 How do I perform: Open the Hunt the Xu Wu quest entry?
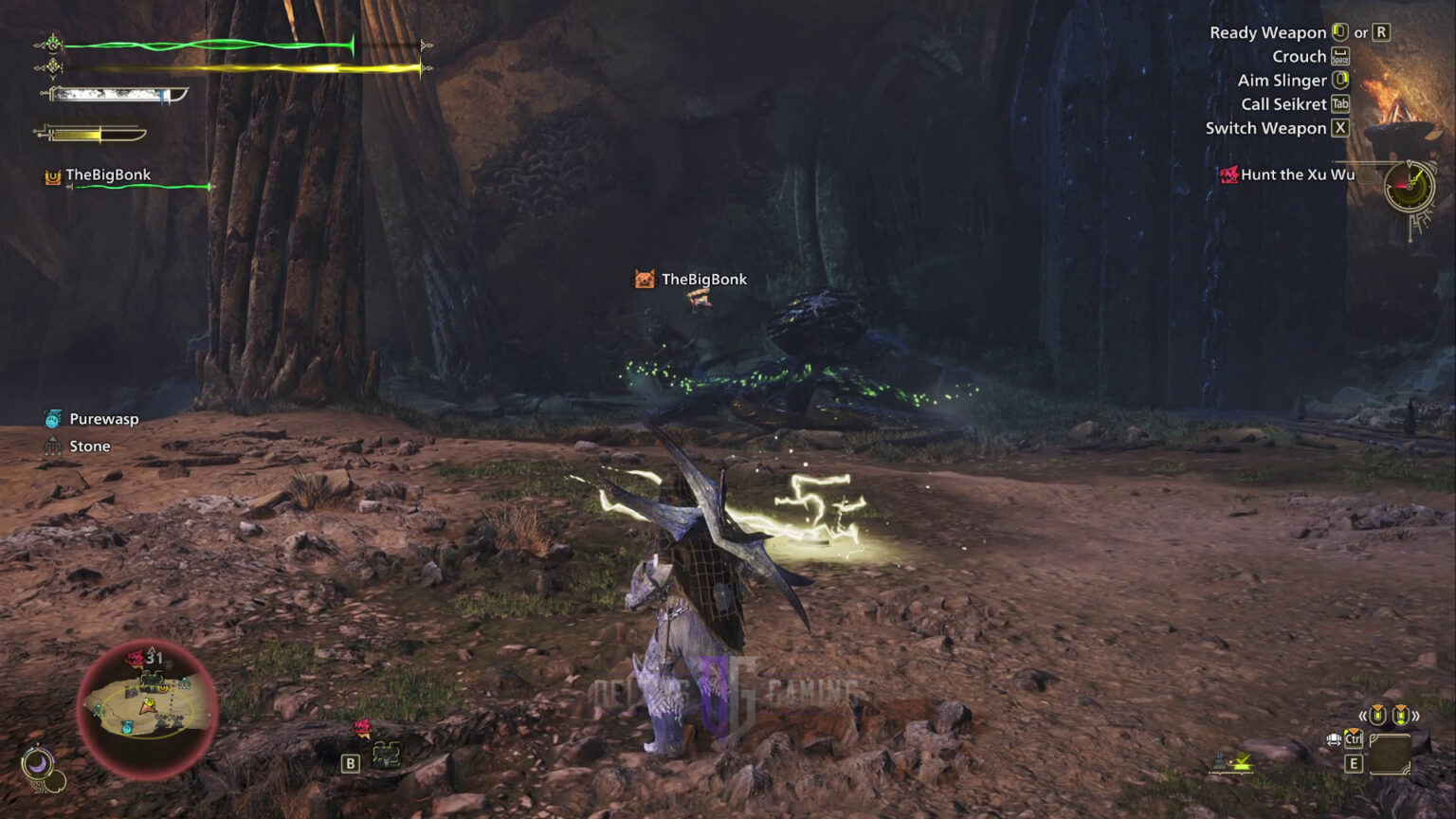pos(1297,174)
